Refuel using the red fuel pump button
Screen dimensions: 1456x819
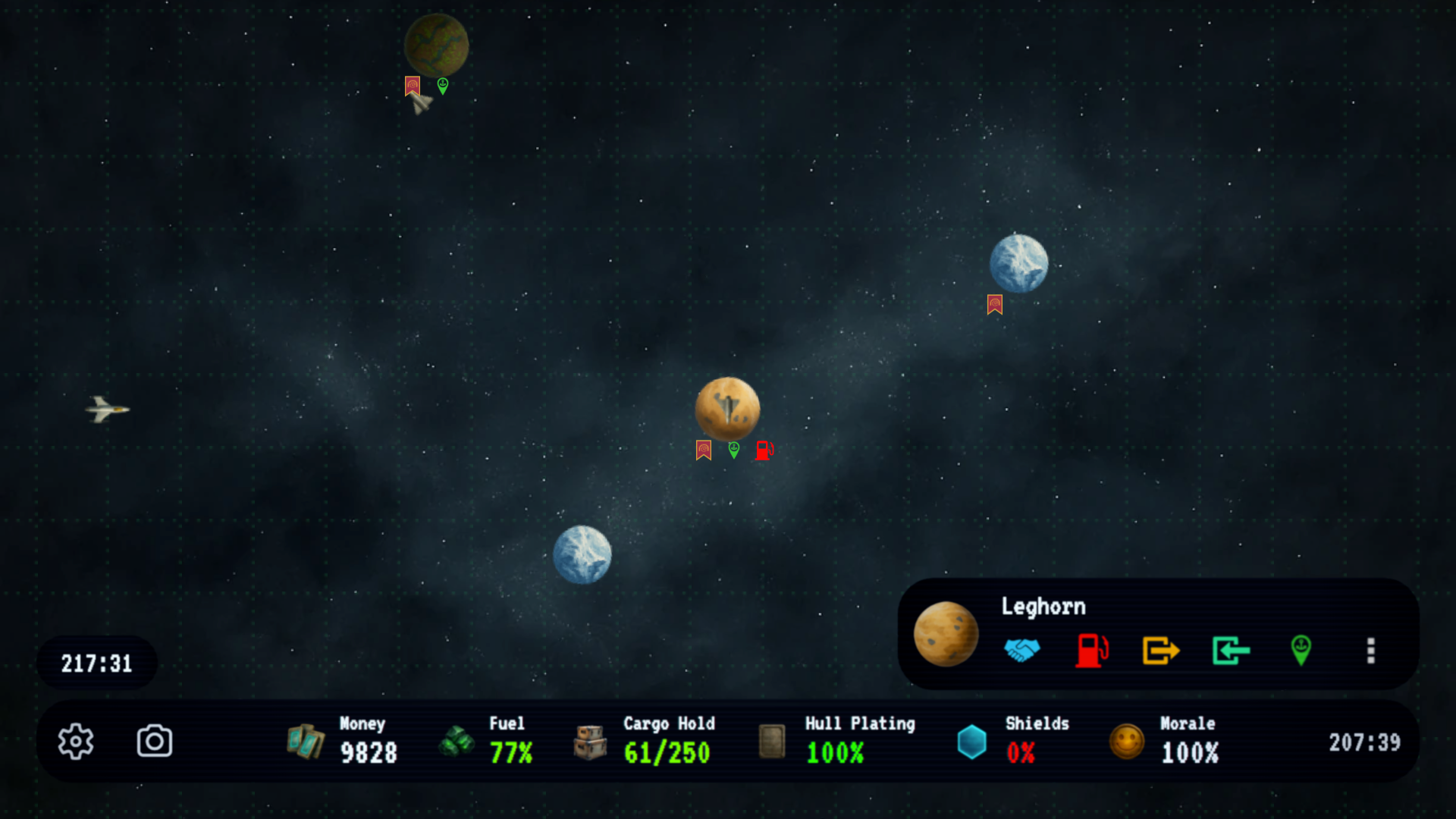tap(1091, 650)
